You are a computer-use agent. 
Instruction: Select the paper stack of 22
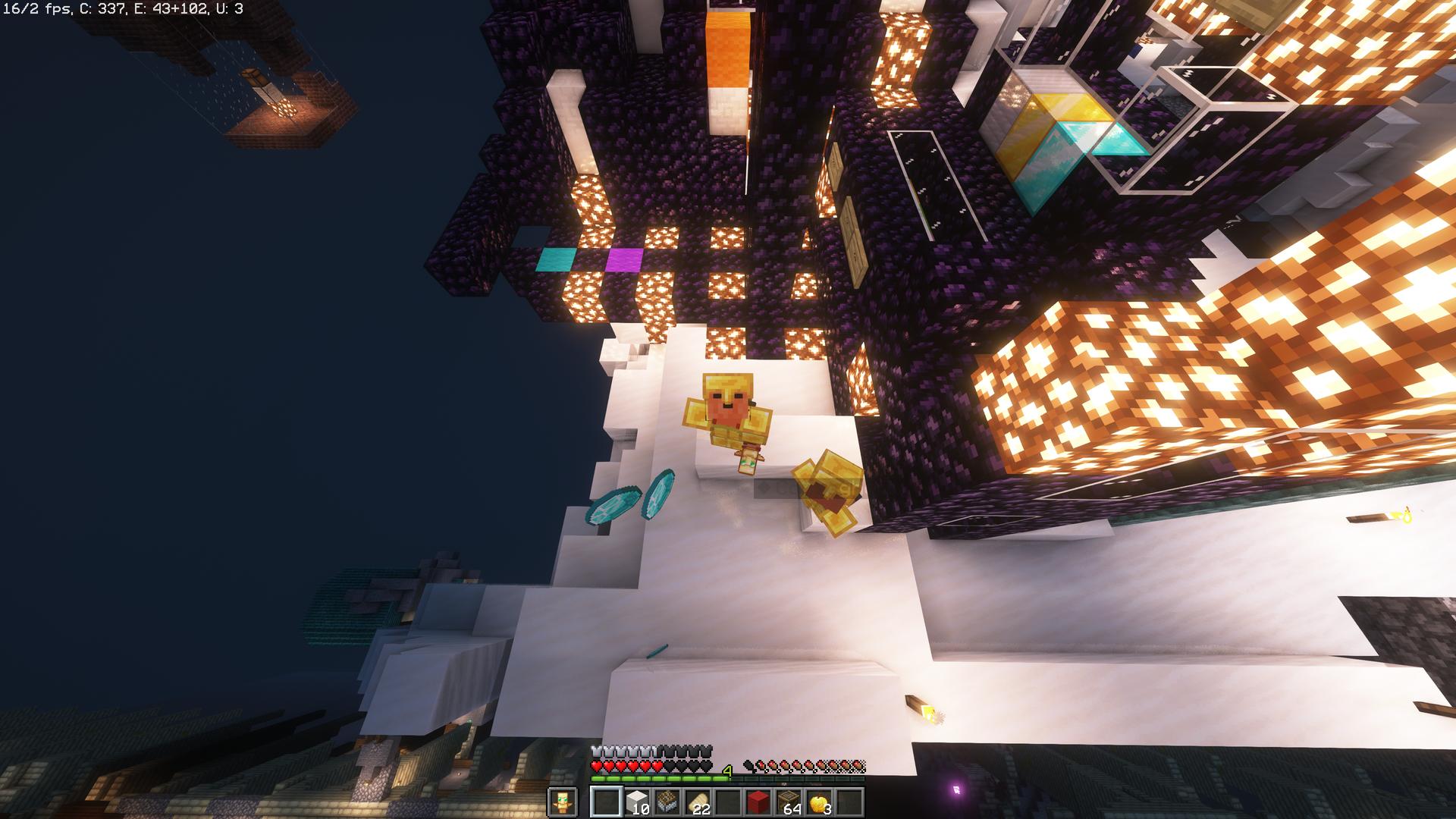(697, 802)
